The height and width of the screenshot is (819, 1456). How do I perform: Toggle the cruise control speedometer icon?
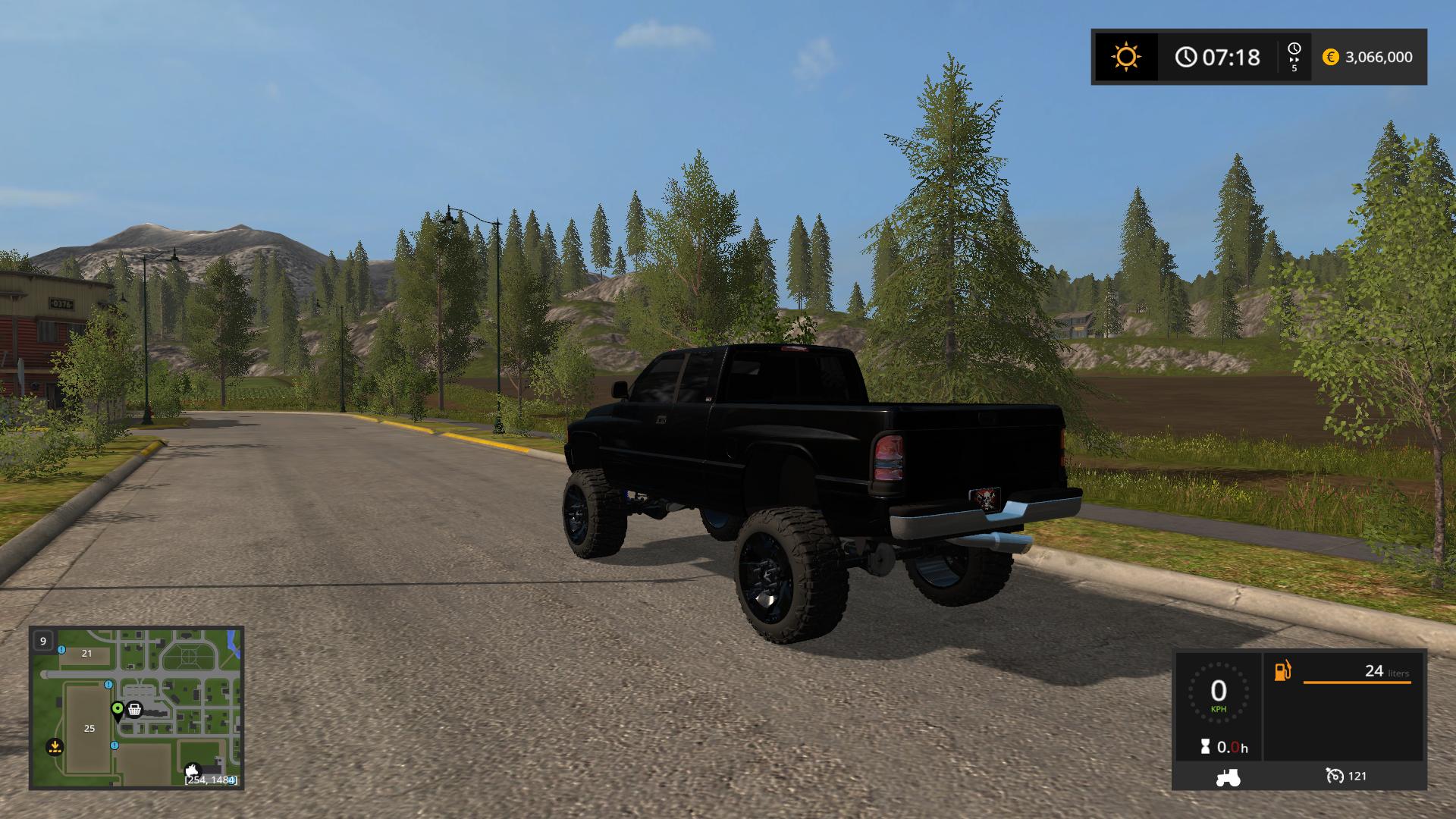tap(1335, 776)
